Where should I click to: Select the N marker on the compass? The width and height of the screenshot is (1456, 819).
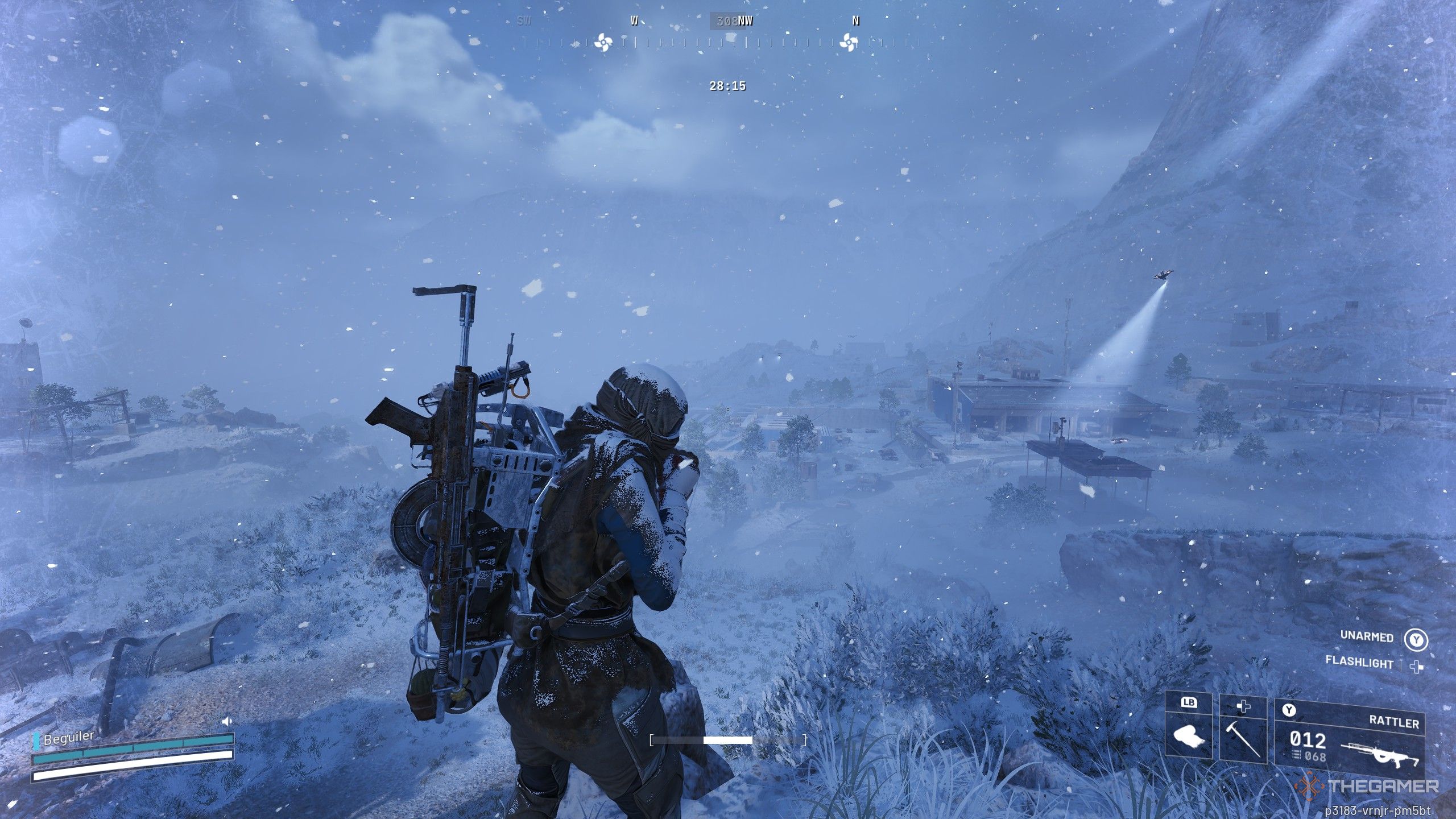coord(856,21)
